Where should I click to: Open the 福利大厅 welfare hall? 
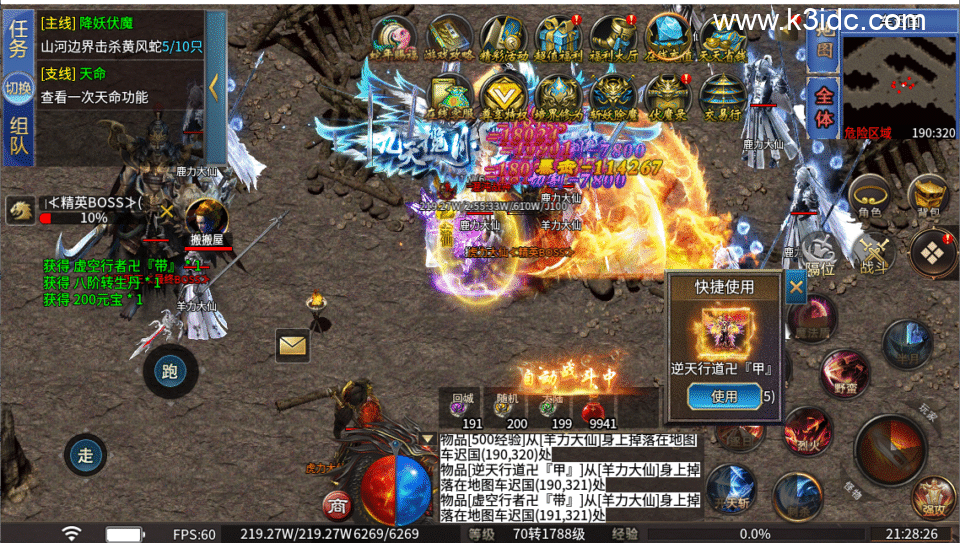click(612, 40)
